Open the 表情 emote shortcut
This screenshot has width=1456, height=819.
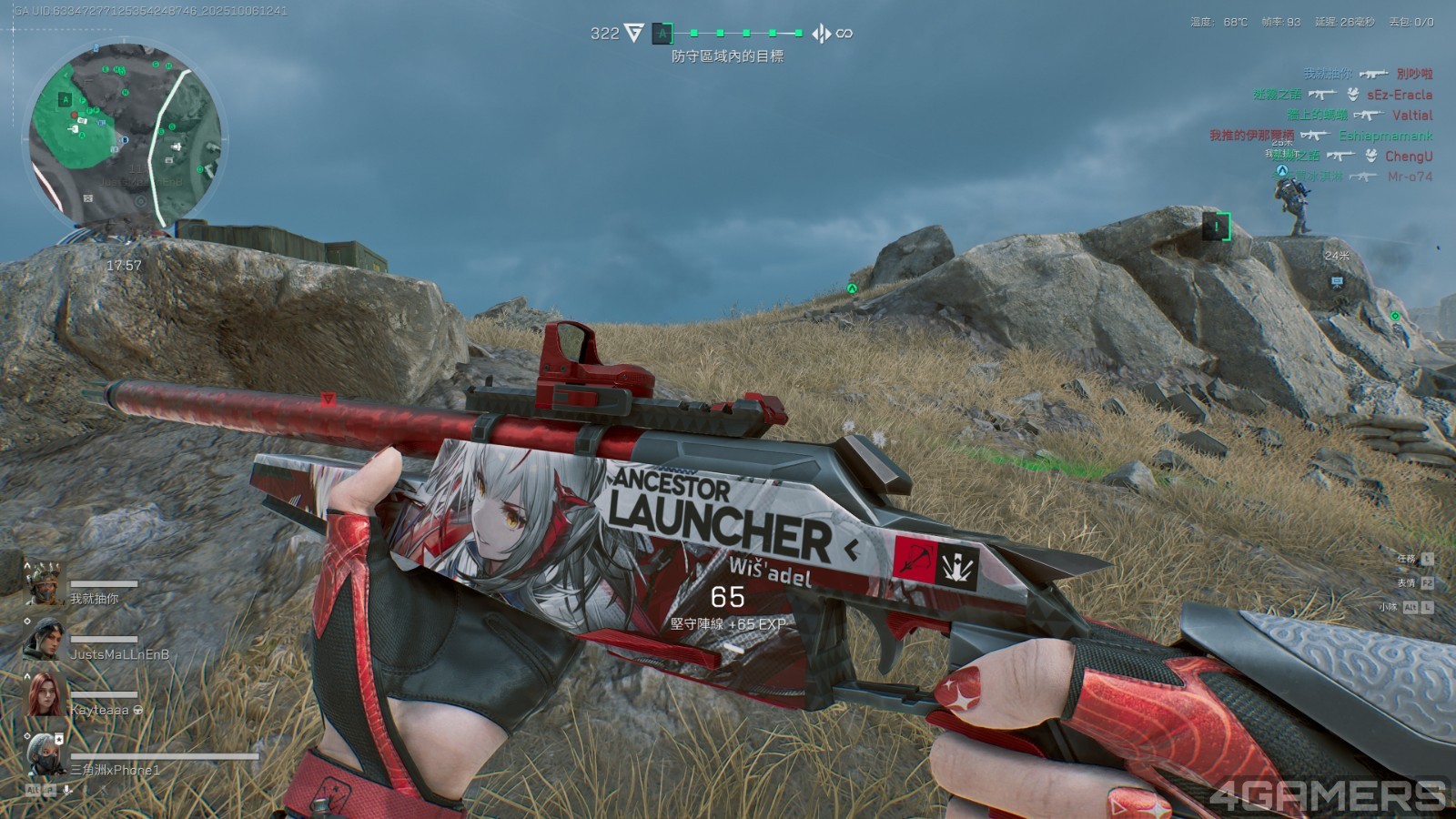pyautogui.click(x=1415, y=582)
